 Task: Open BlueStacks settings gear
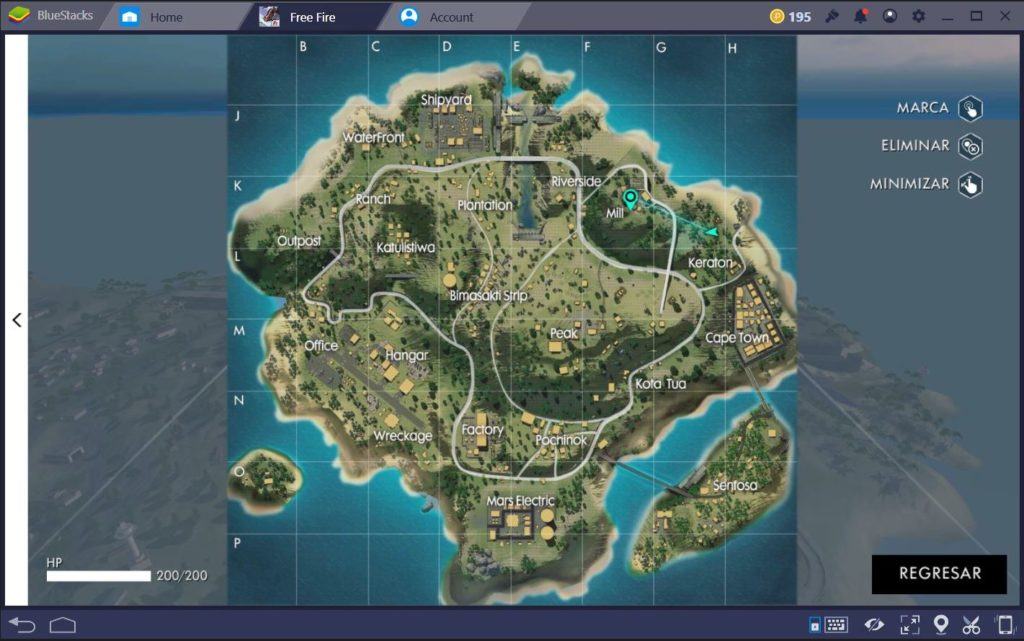(918, 16)
